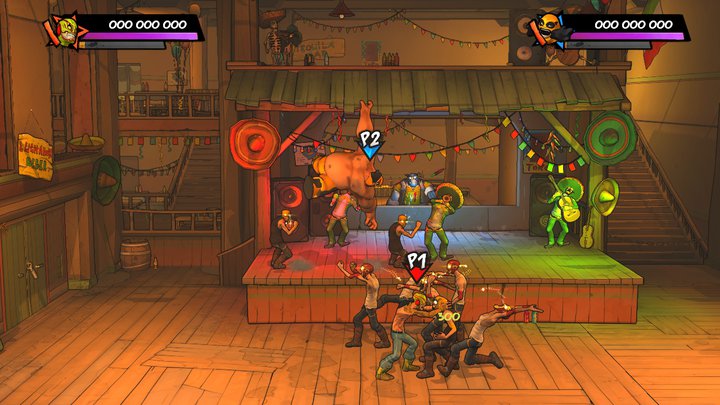The image size is (720, 405).
Task: Click player one's green luchador portrait
Action: (x=59, y=29)
